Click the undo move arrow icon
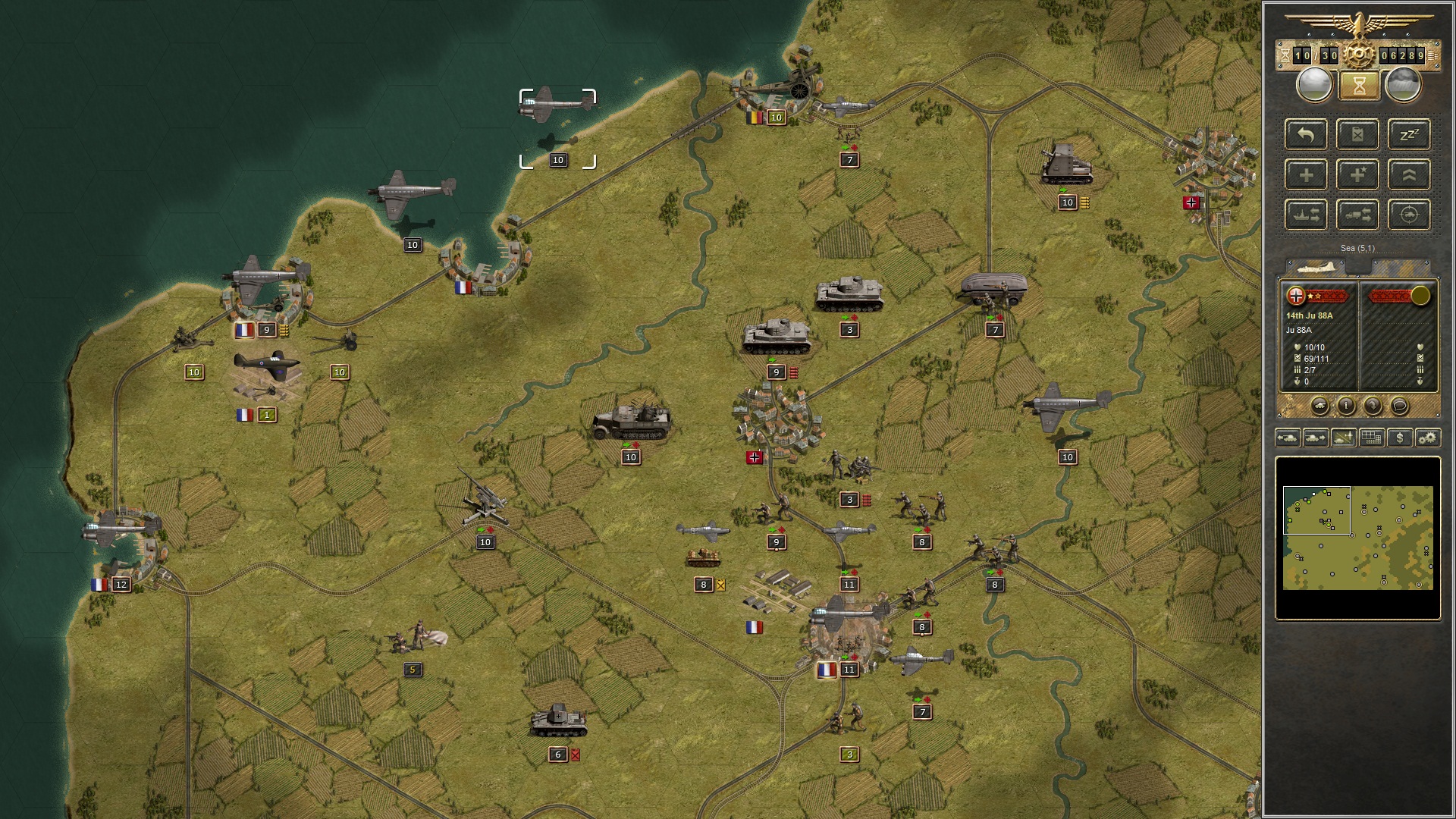1456x819 pixels. pos(1305,135)
